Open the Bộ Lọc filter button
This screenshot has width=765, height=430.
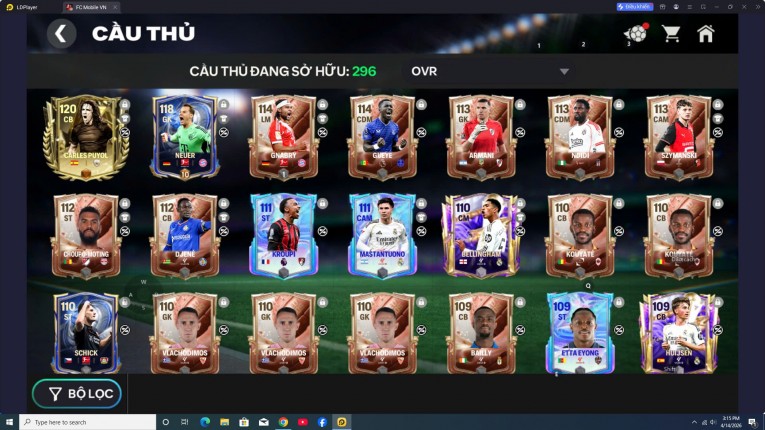(x=77, y=394)
